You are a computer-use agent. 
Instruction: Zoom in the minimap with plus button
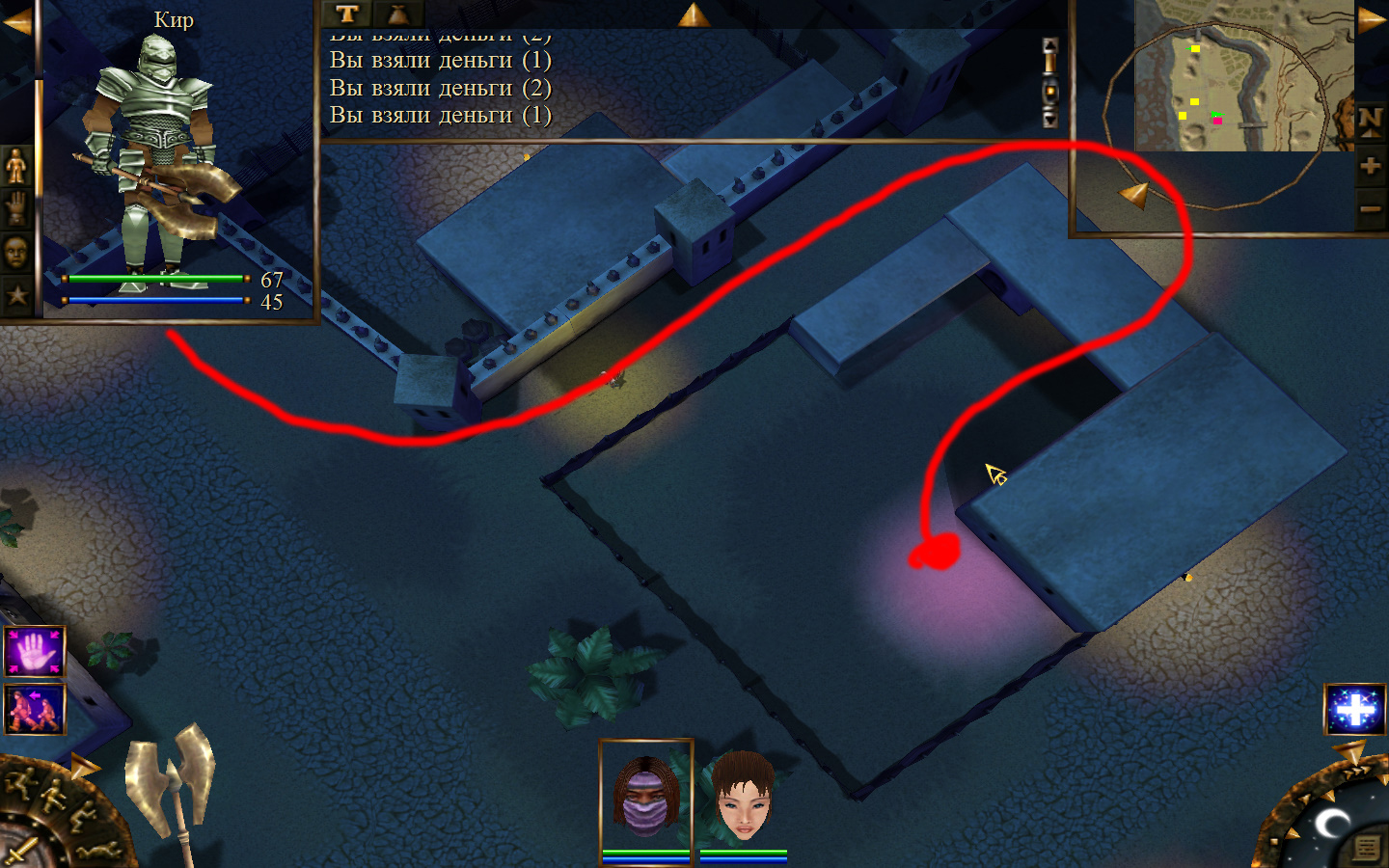coord(1370,166)
